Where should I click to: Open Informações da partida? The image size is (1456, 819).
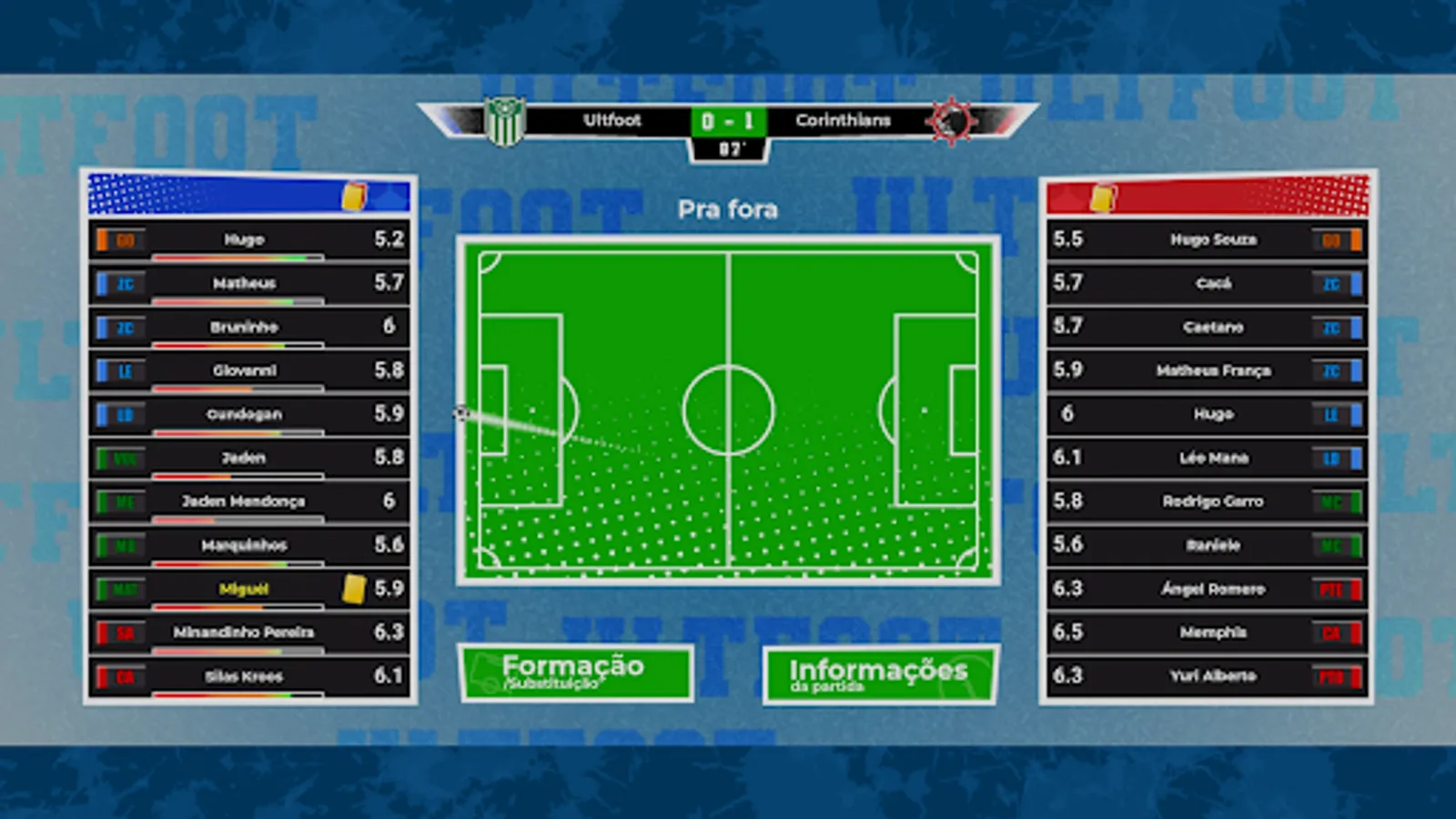(x=878, y=673)
